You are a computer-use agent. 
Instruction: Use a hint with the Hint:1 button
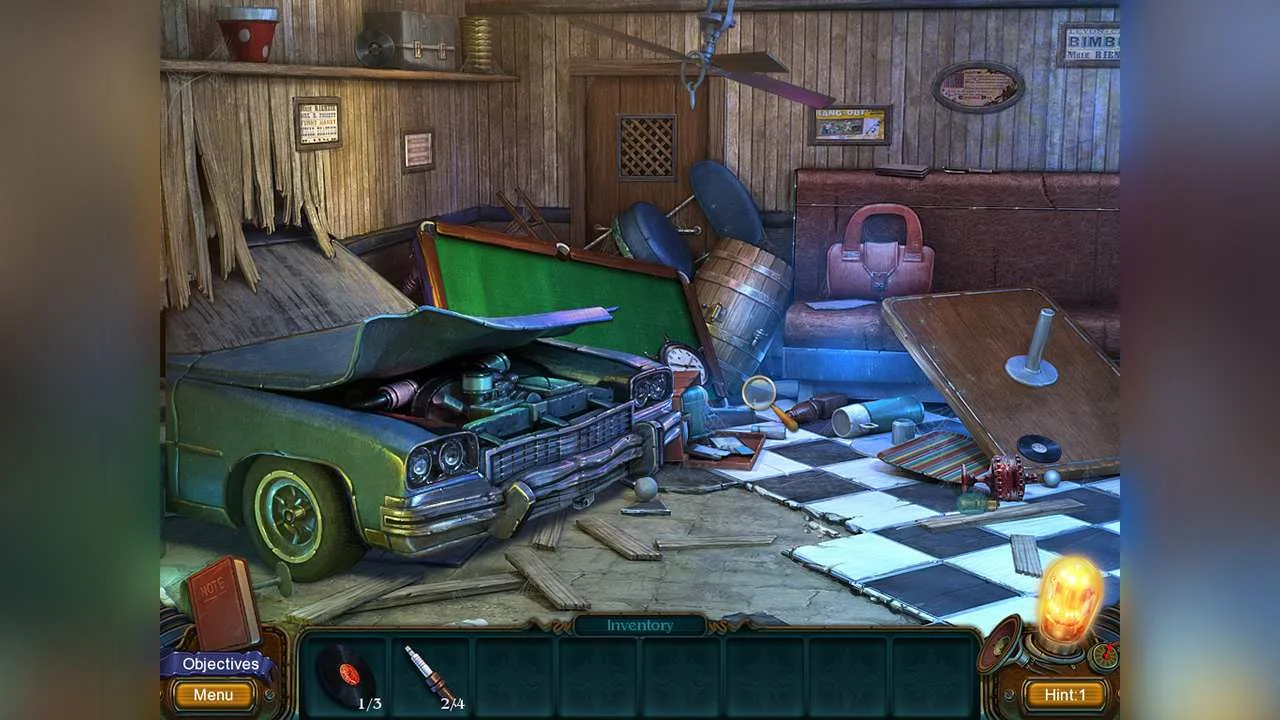1066,694
